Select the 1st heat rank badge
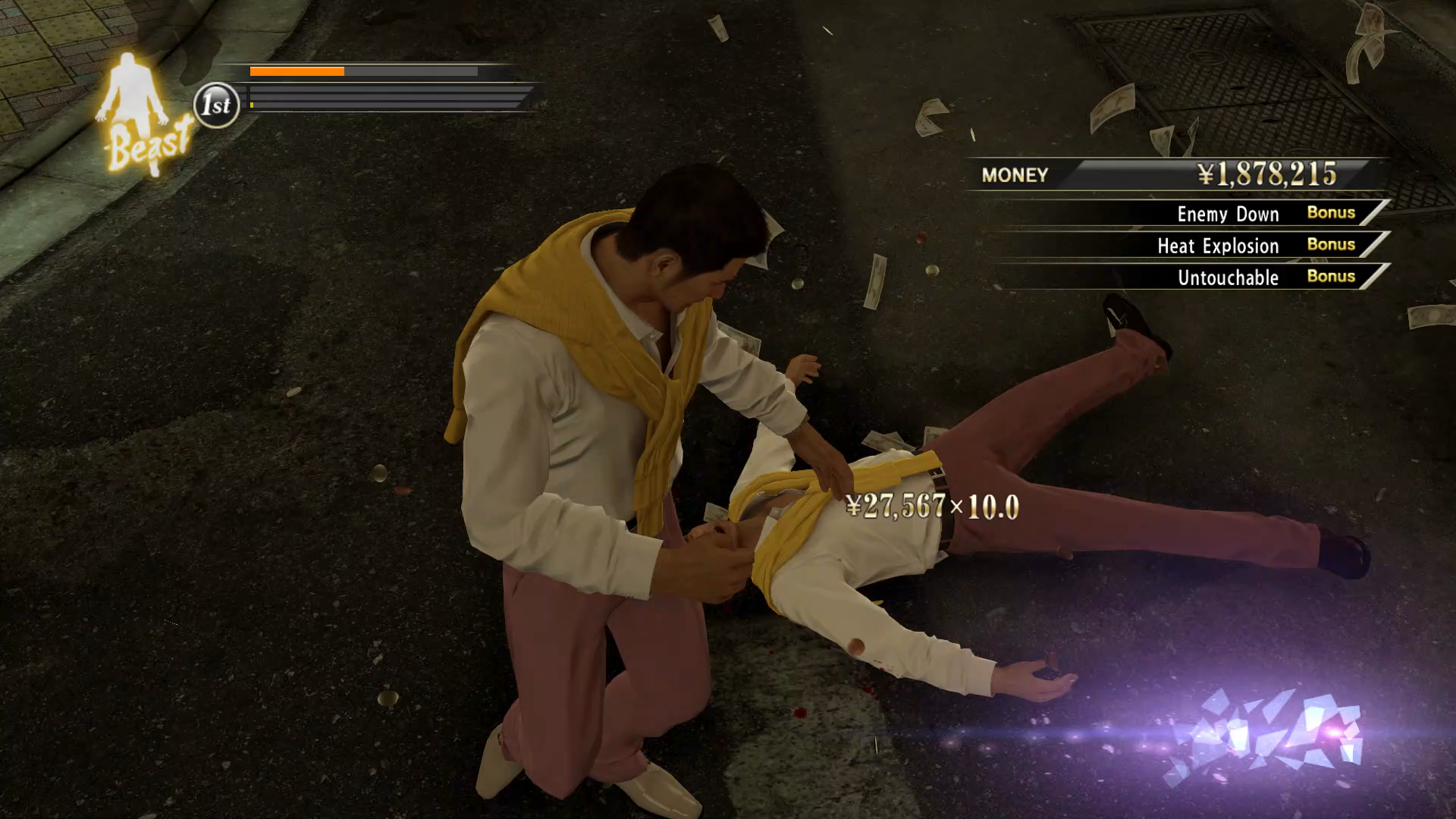 [217, 105]
